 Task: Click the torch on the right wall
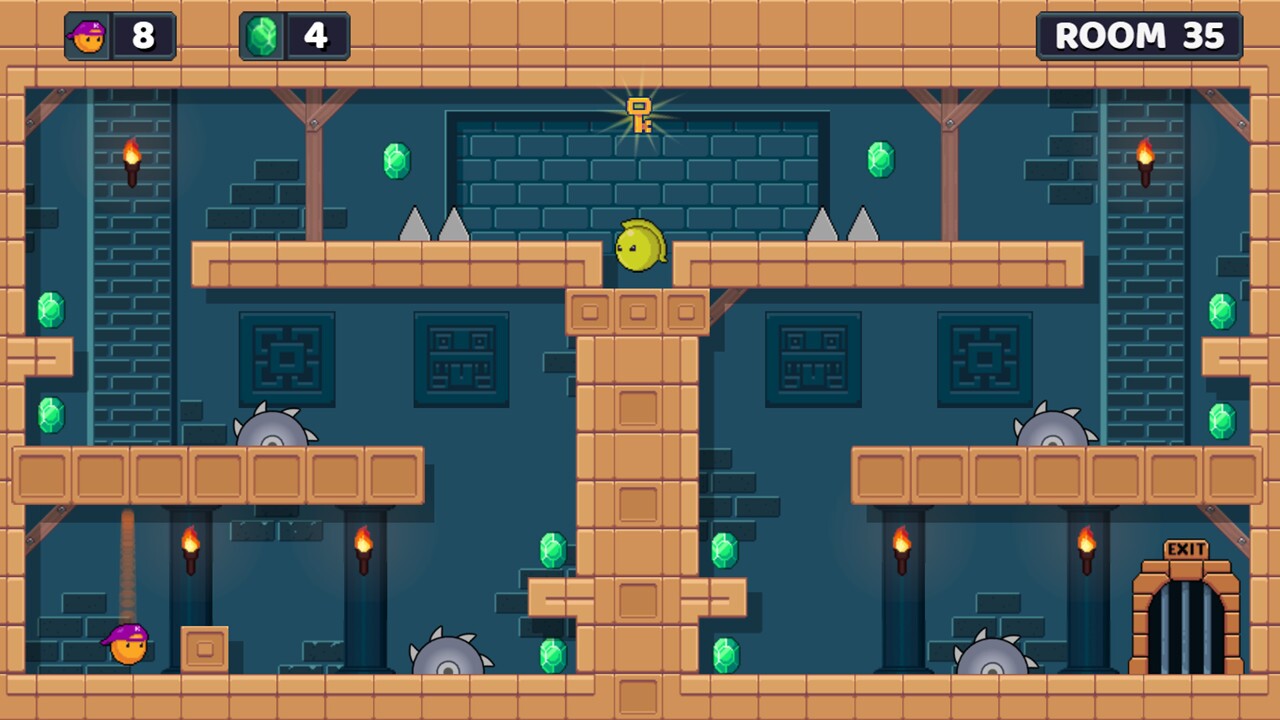1146,158
